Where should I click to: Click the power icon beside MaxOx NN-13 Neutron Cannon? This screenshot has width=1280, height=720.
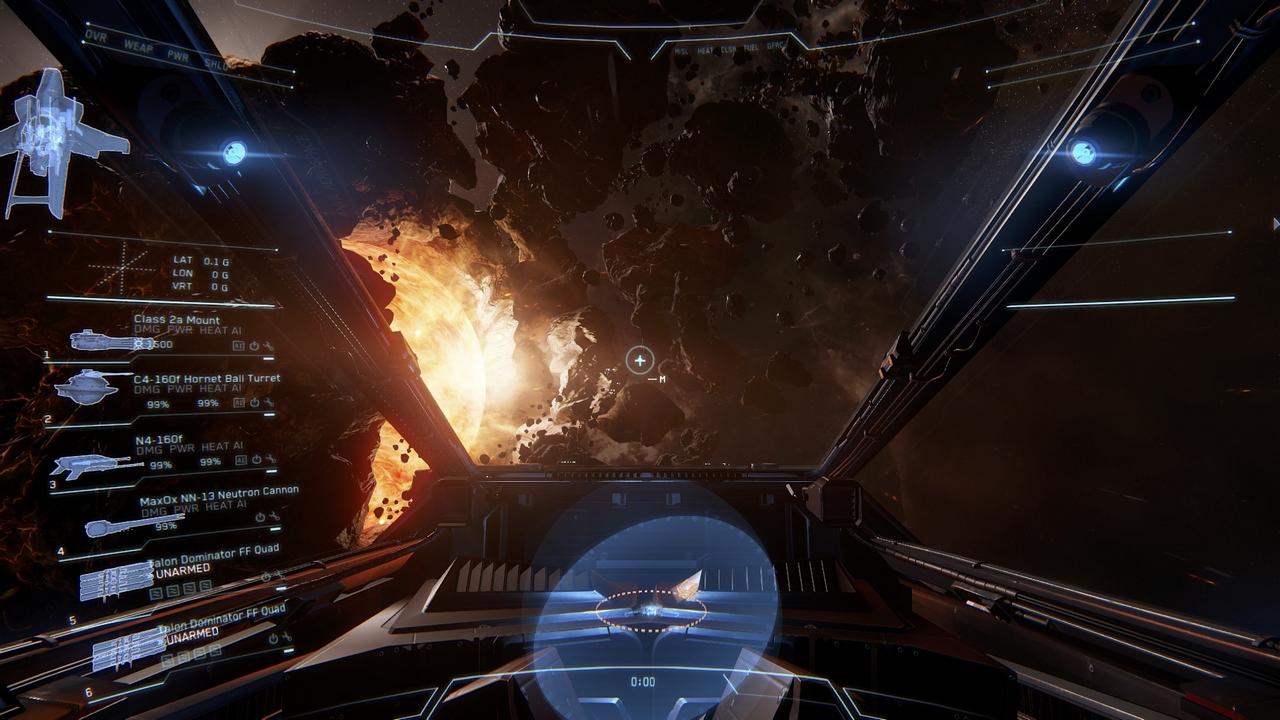tap(260, 516)
